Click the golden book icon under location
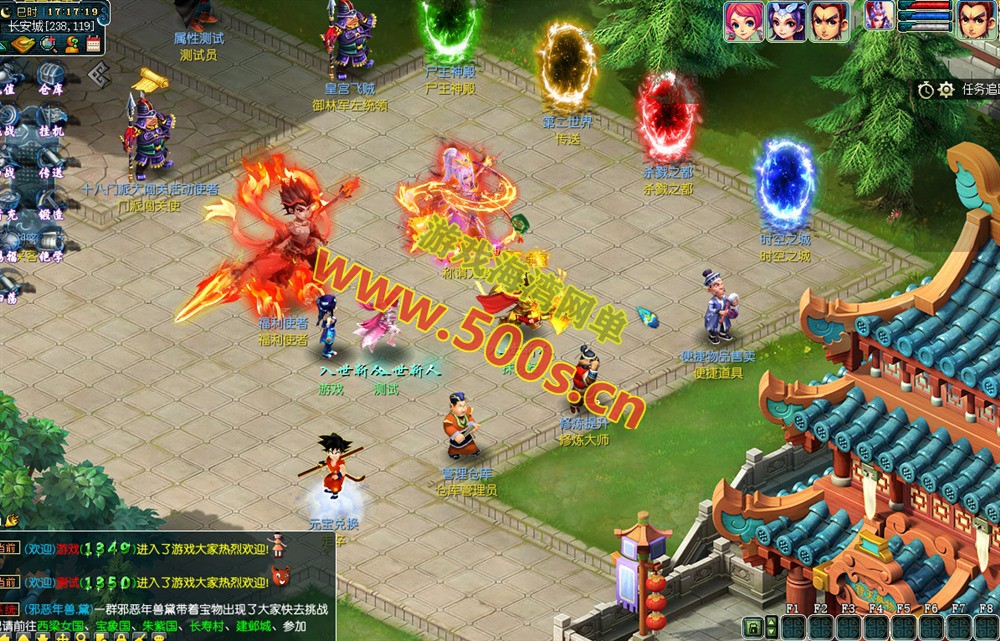This screenshot has width=1000, height=641. click(x=21, y=44)
